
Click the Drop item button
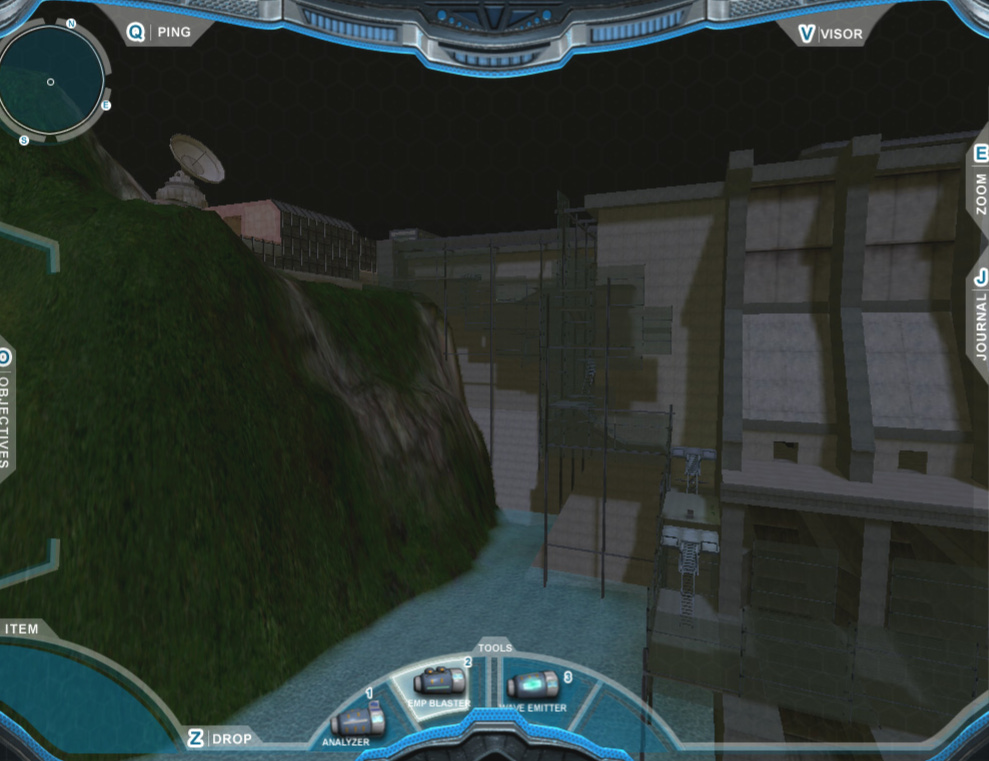(x=223, y=738)
